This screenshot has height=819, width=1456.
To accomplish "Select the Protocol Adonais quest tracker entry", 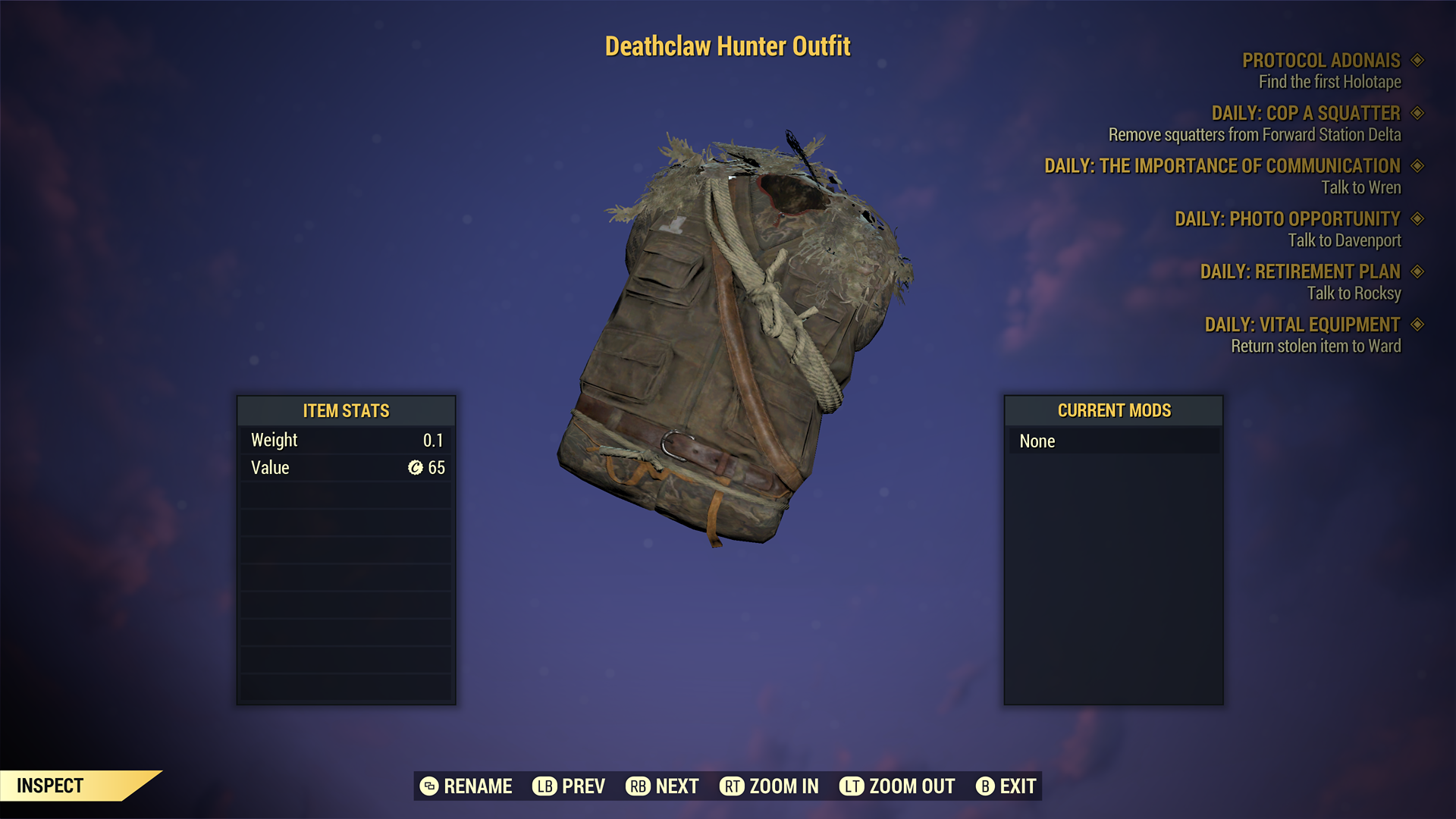I will click(x=1320, y=61).
